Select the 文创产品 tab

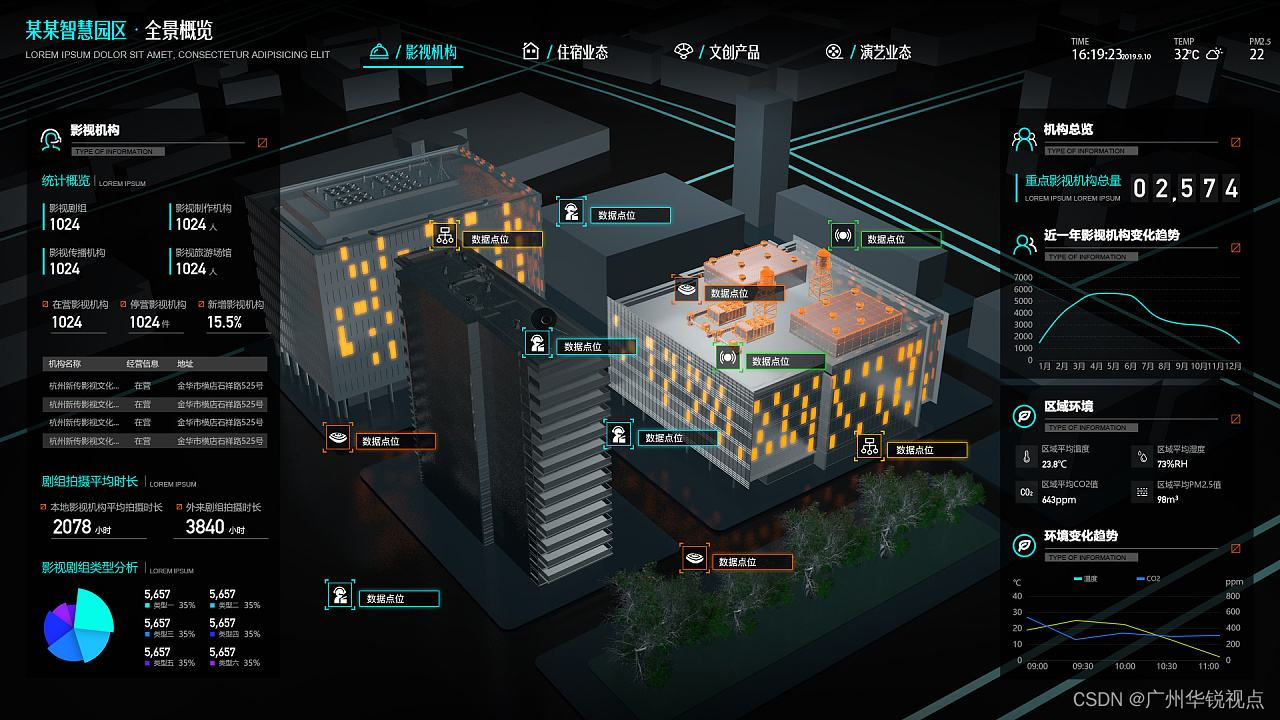718,52
